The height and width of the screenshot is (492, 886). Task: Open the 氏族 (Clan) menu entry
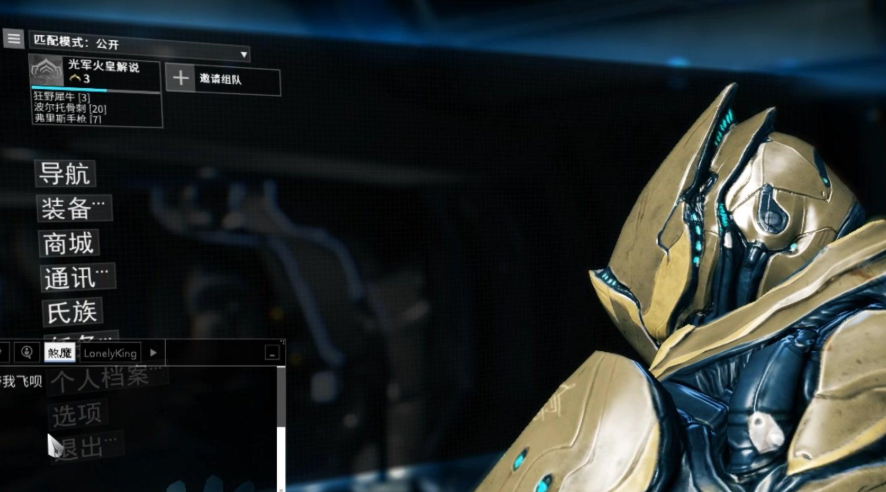coord(71,311)
